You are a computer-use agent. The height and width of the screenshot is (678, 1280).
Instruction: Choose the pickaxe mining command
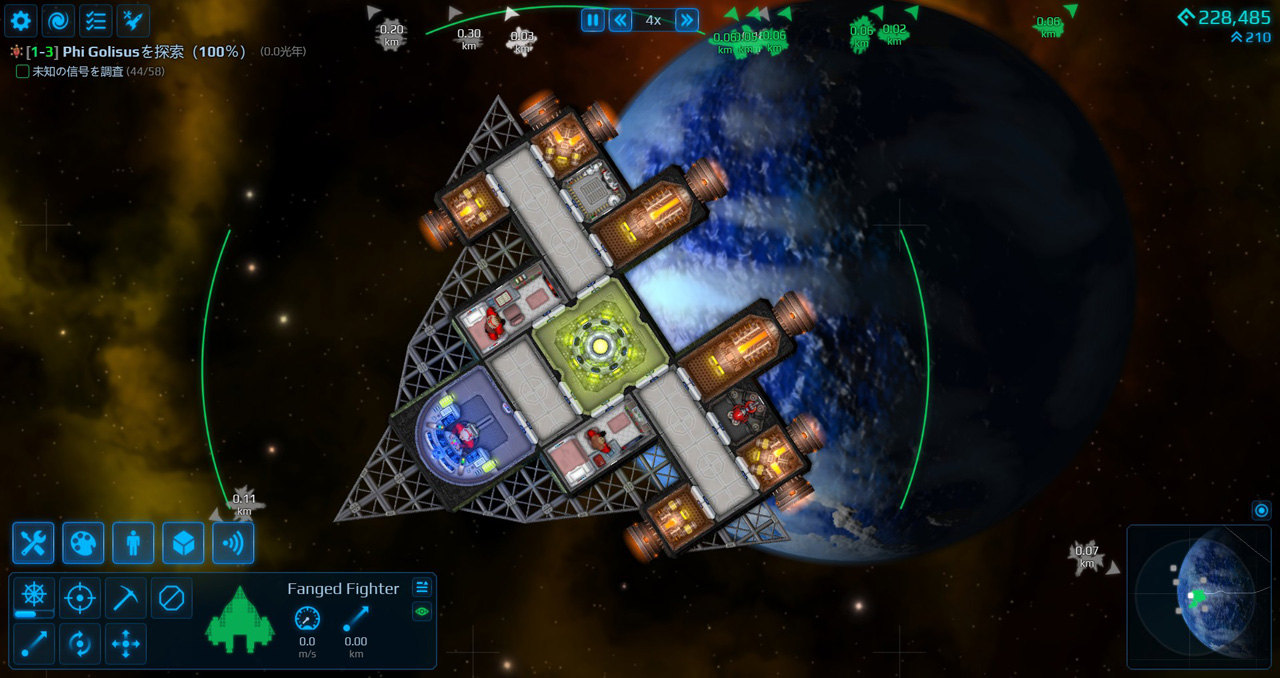[x=126, y=598]
